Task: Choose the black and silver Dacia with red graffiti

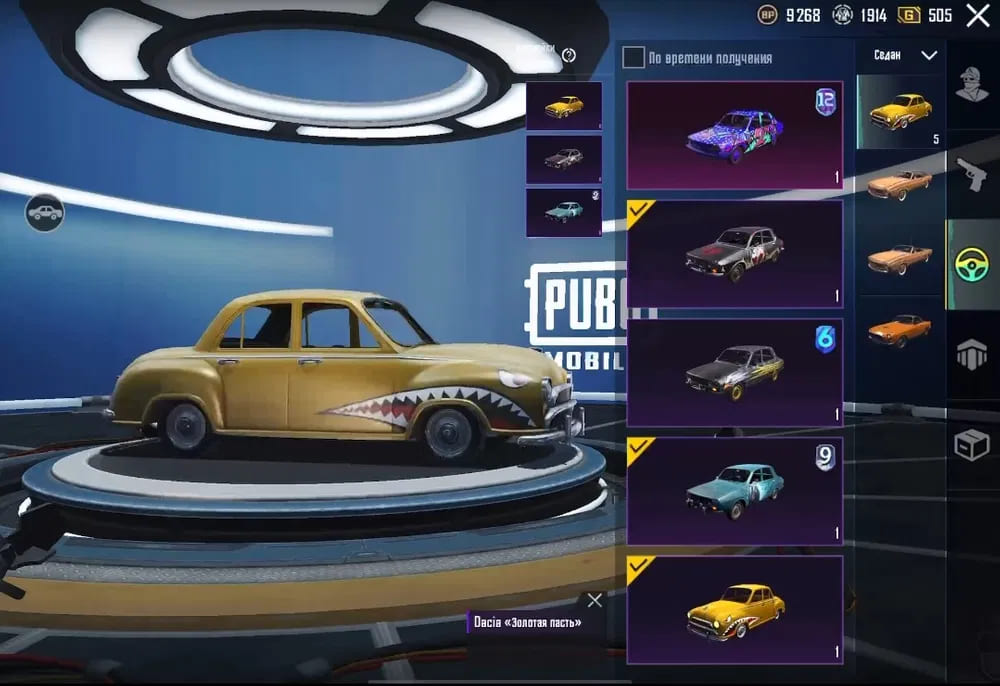Action: [735, 253]
